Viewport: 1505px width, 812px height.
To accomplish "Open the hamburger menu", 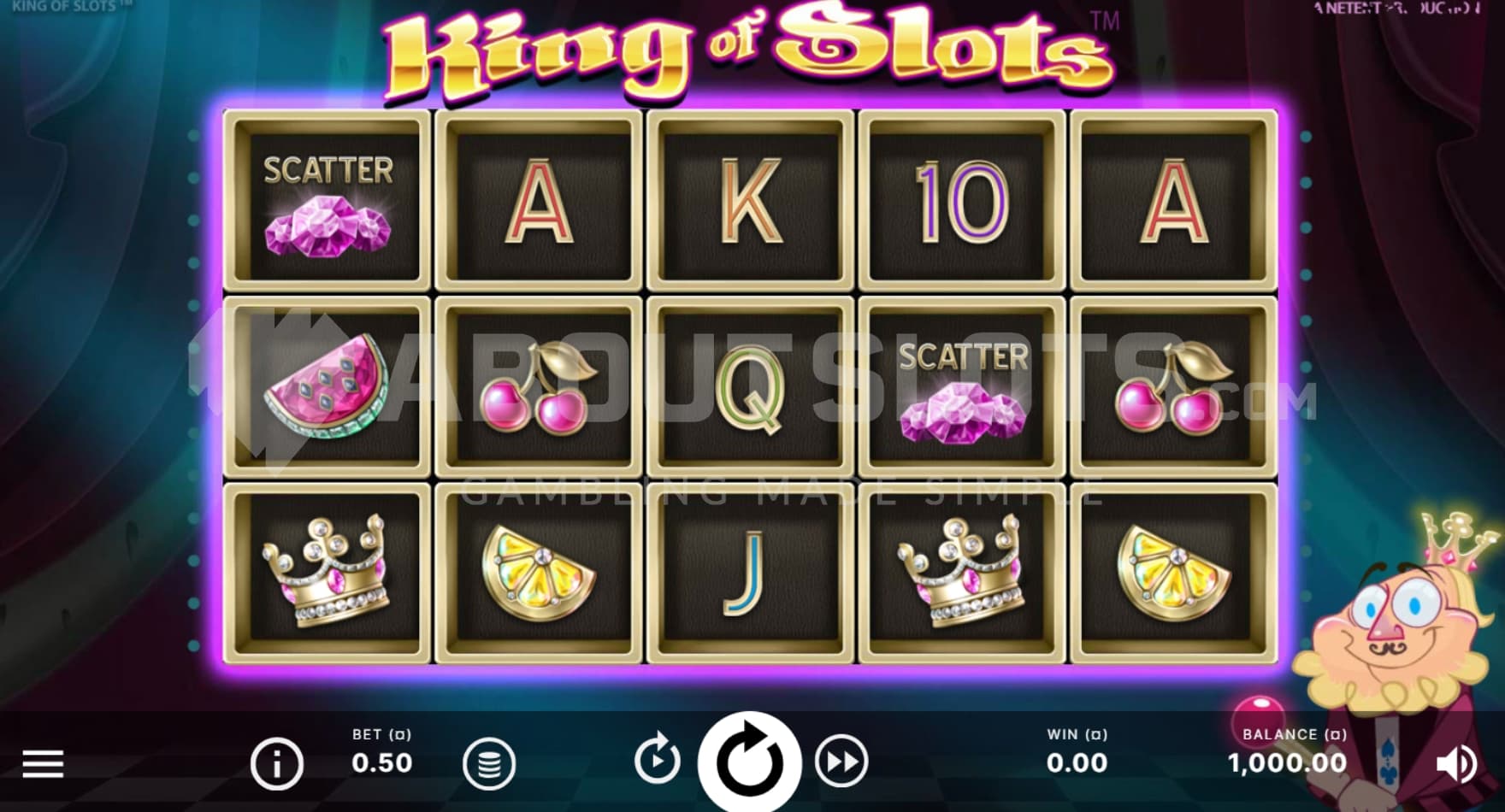I will point(43,763).
